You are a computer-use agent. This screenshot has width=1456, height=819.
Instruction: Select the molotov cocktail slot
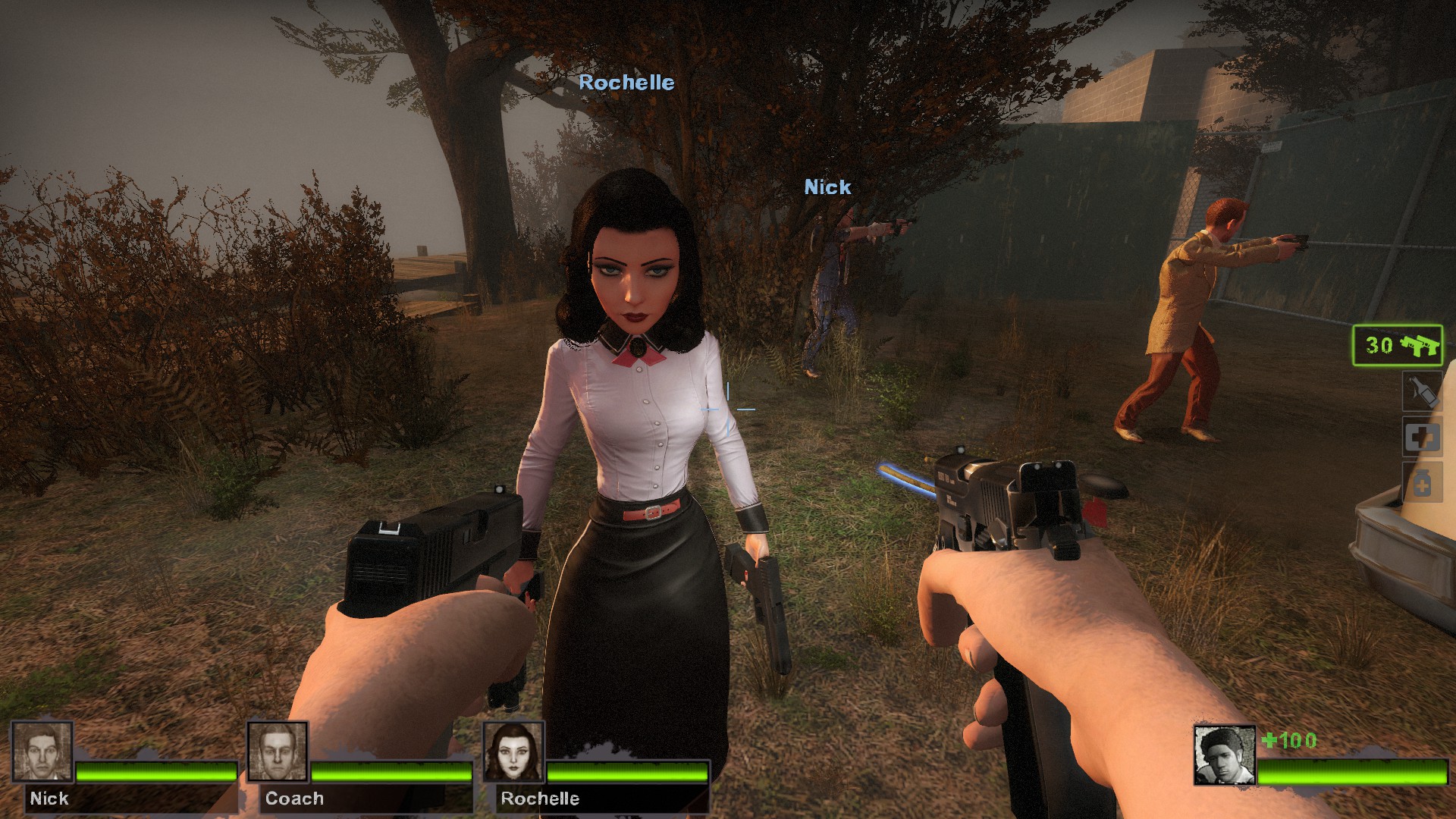1422,391
